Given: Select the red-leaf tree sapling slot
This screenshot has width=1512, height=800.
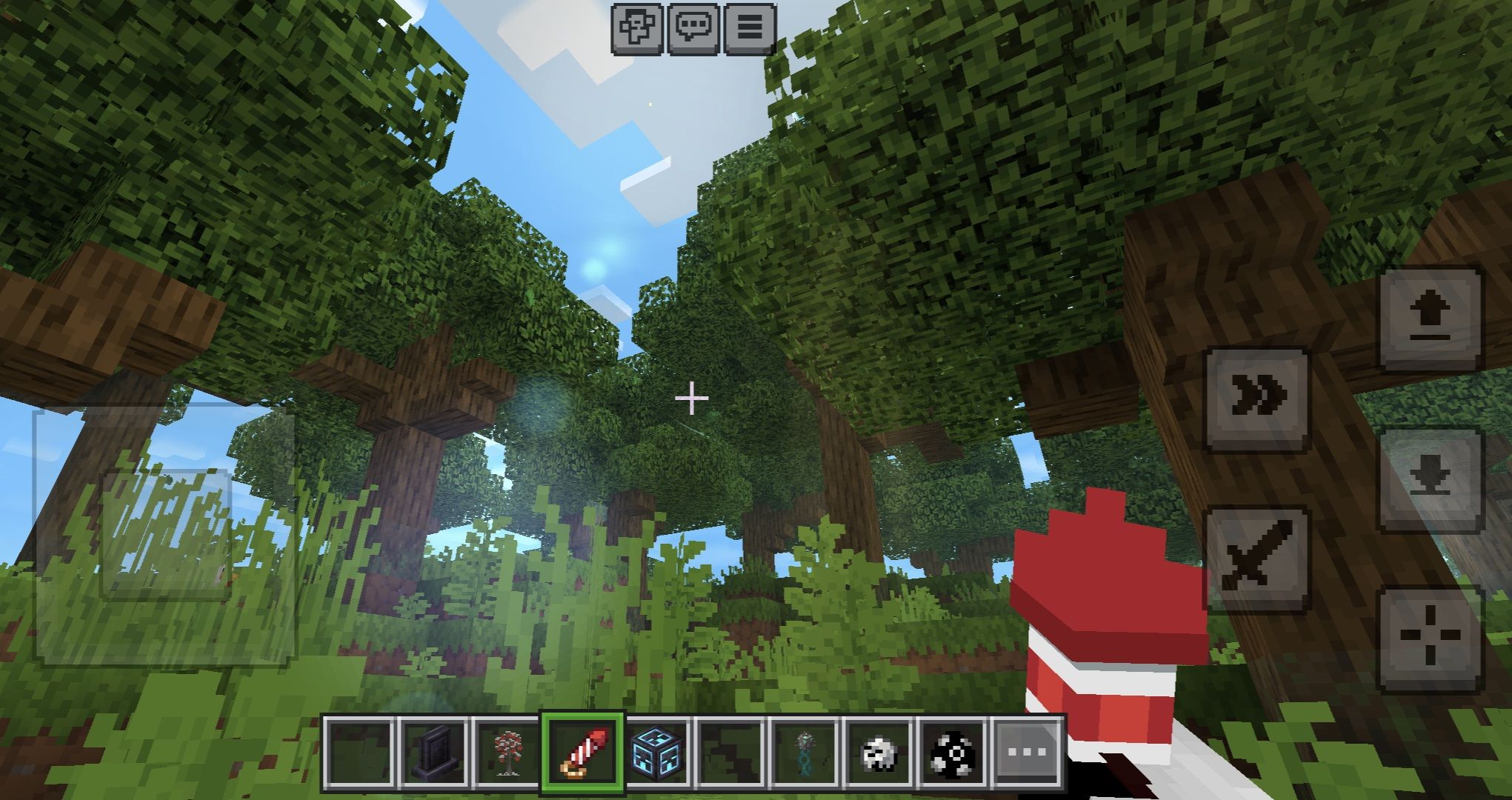Looking at the screenshot, I should click(x=508, y=753).
